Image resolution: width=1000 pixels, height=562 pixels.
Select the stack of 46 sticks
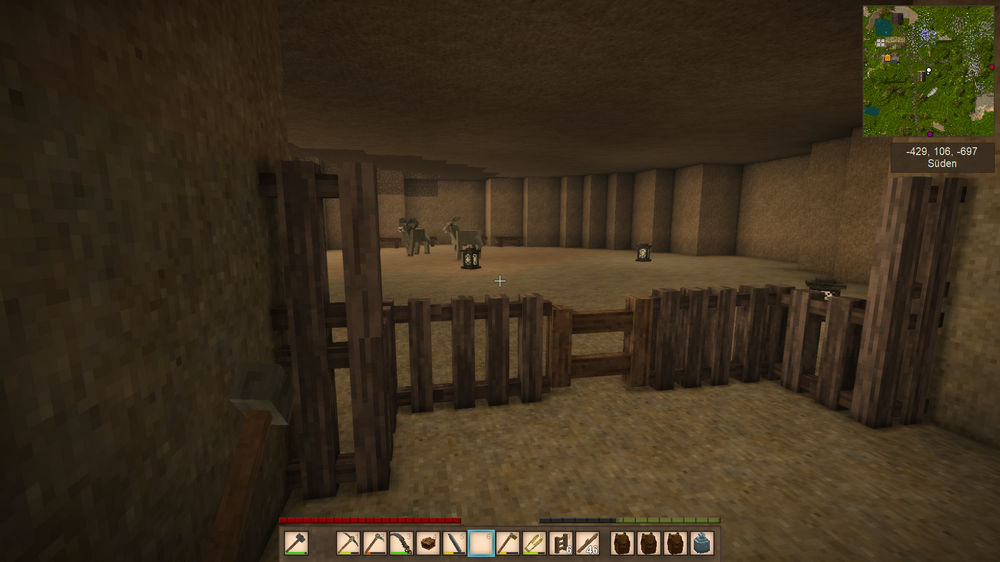click(x=588, y=543)
